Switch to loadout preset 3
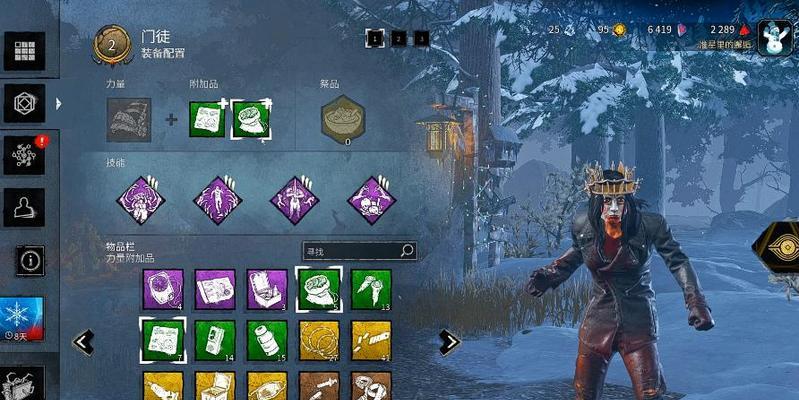The width and height of the screenshot is (799, 400). [x=421, y=39]
